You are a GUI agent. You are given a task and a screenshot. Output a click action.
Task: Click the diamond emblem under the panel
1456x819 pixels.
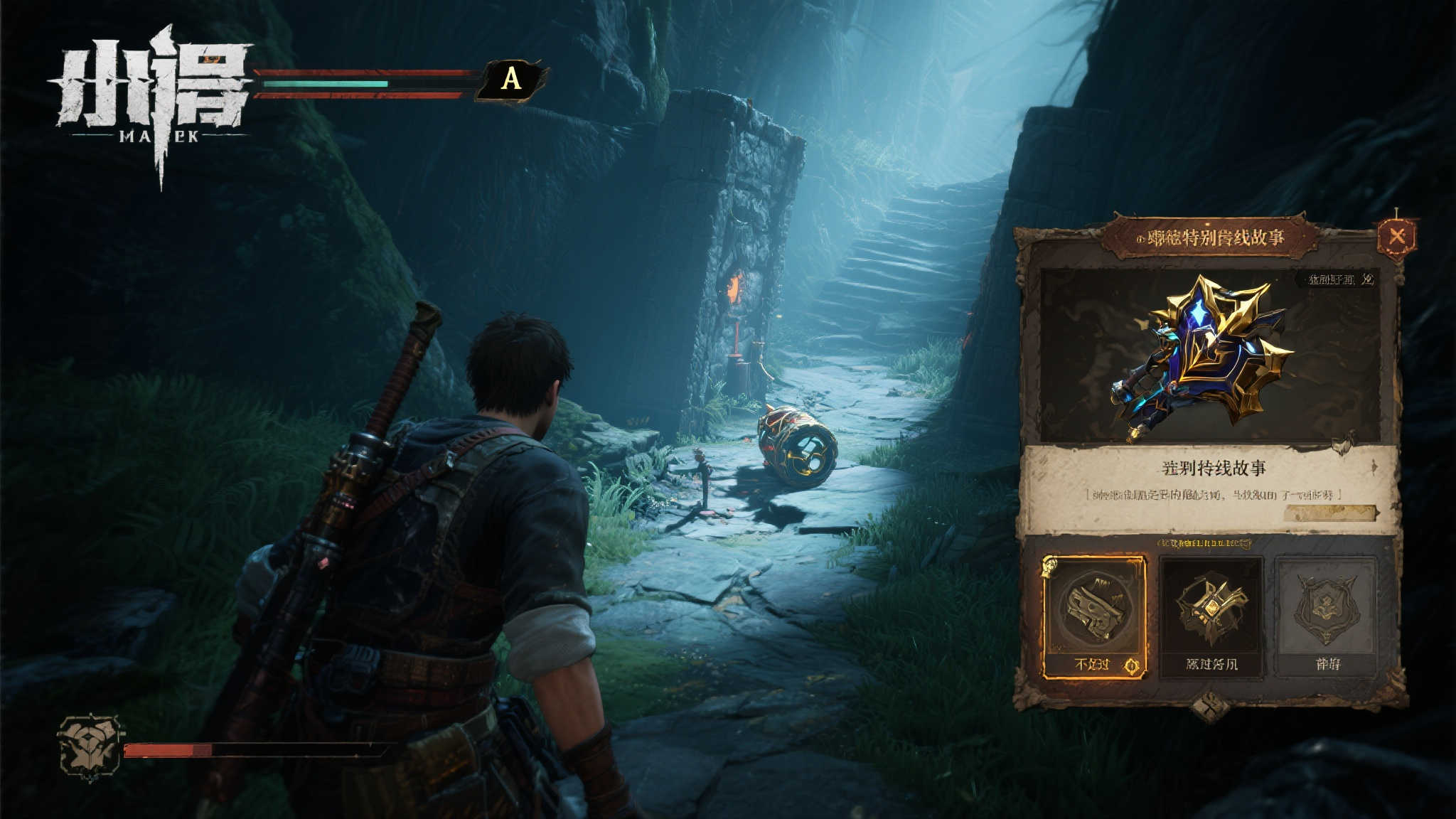point(1209,707)
